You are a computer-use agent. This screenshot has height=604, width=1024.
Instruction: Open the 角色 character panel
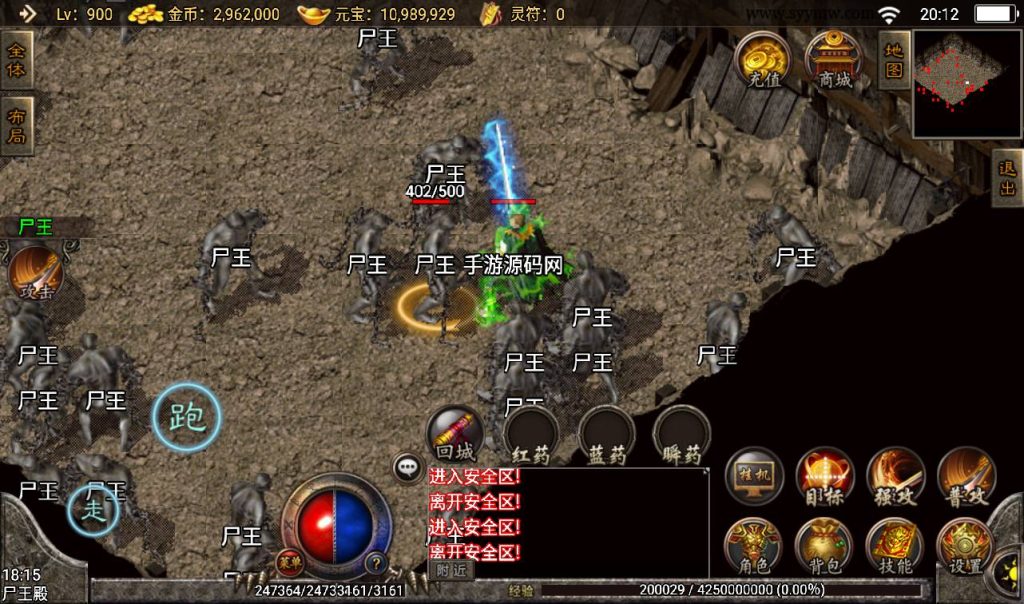tap(755, 547)
